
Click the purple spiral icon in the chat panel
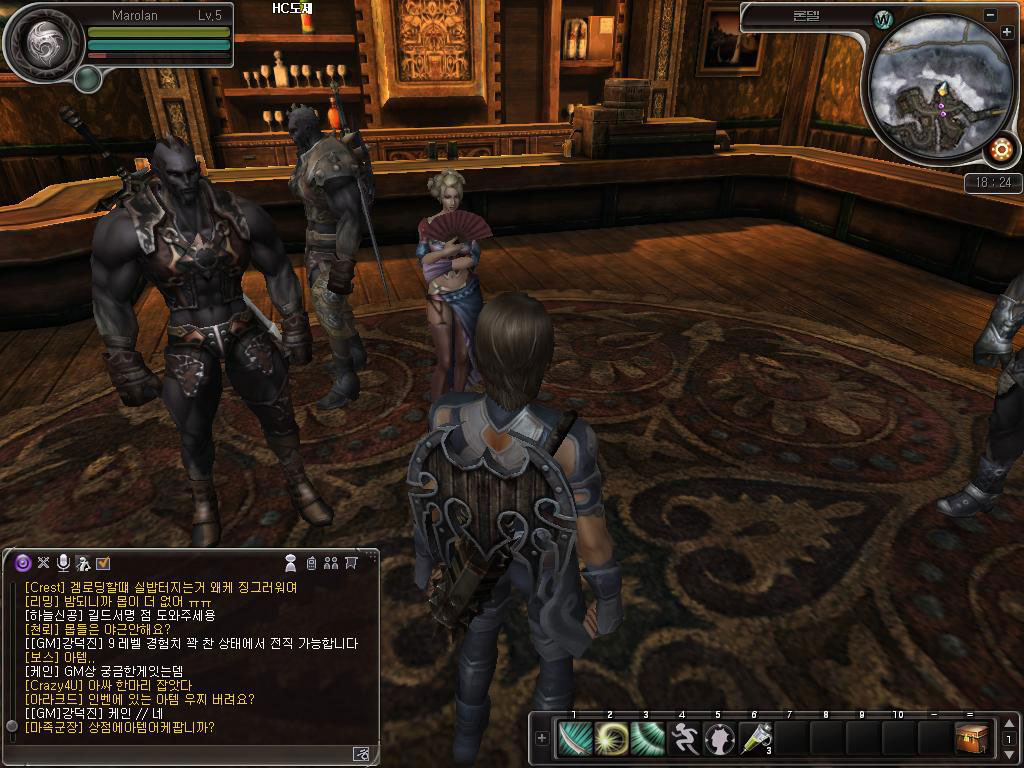(23, 562)
